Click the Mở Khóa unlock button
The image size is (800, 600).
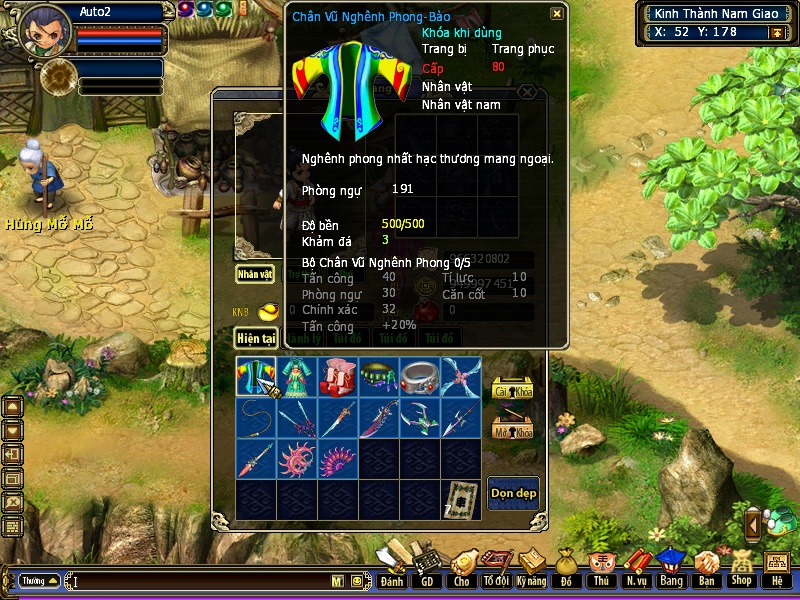[x=512, y=428]
